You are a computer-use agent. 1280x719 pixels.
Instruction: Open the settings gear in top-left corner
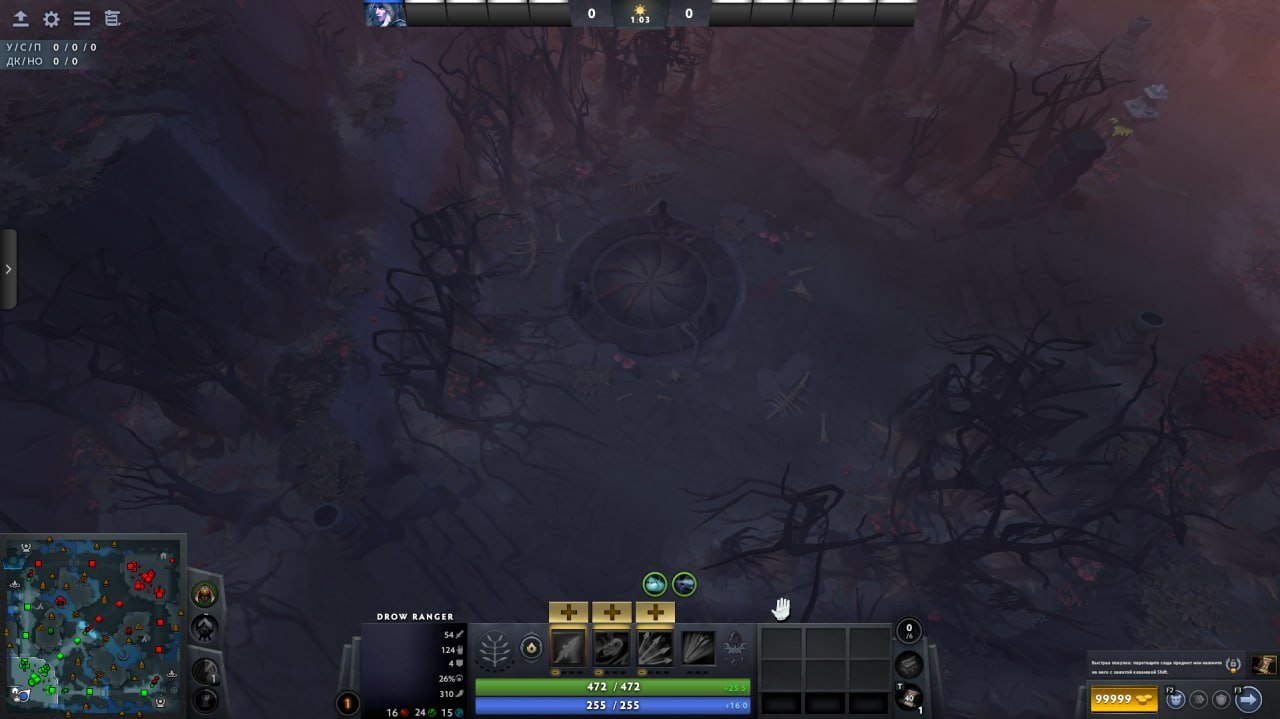51,19
